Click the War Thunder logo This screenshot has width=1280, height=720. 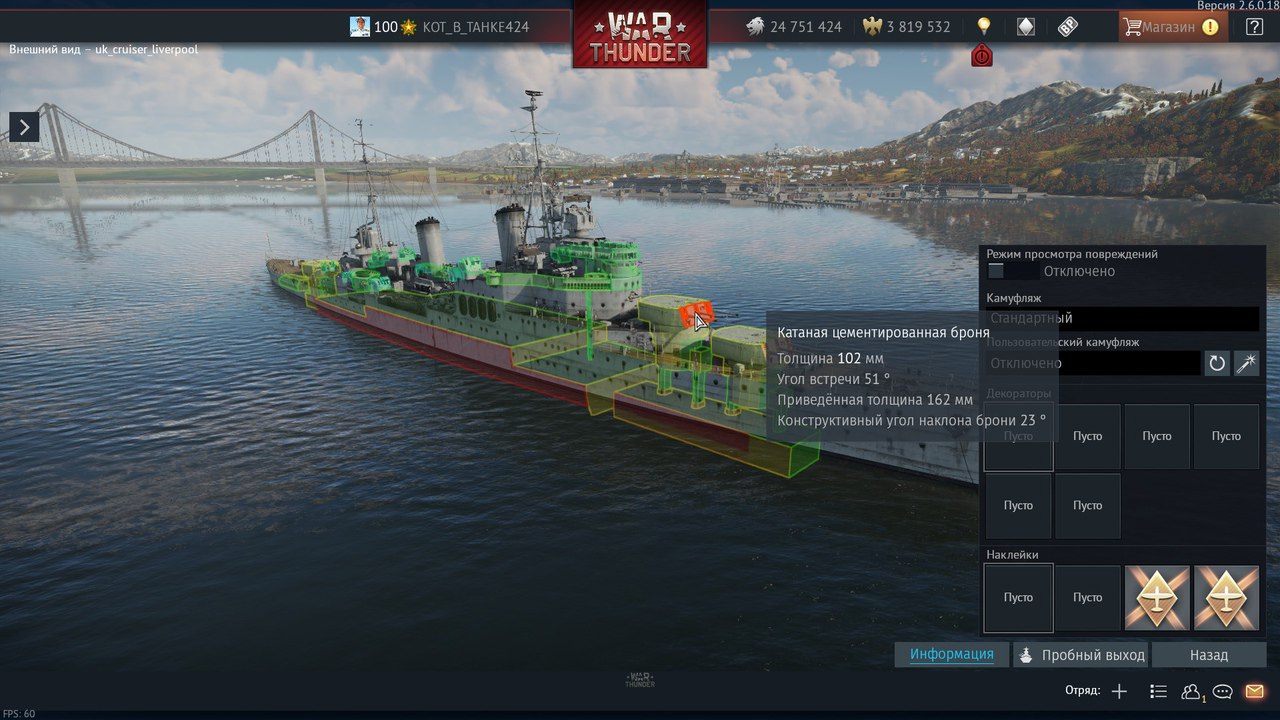(x=640, y=35)
